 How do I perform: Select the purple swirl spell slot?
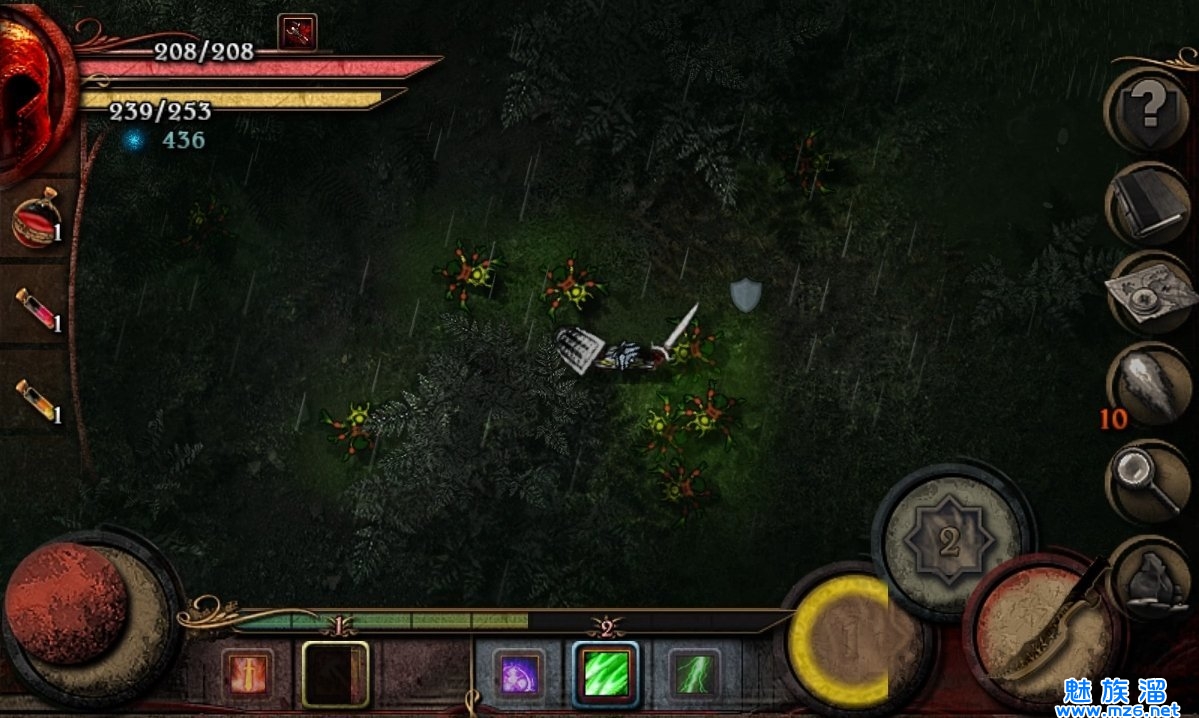pyautogui.click(x=519, y=673)
